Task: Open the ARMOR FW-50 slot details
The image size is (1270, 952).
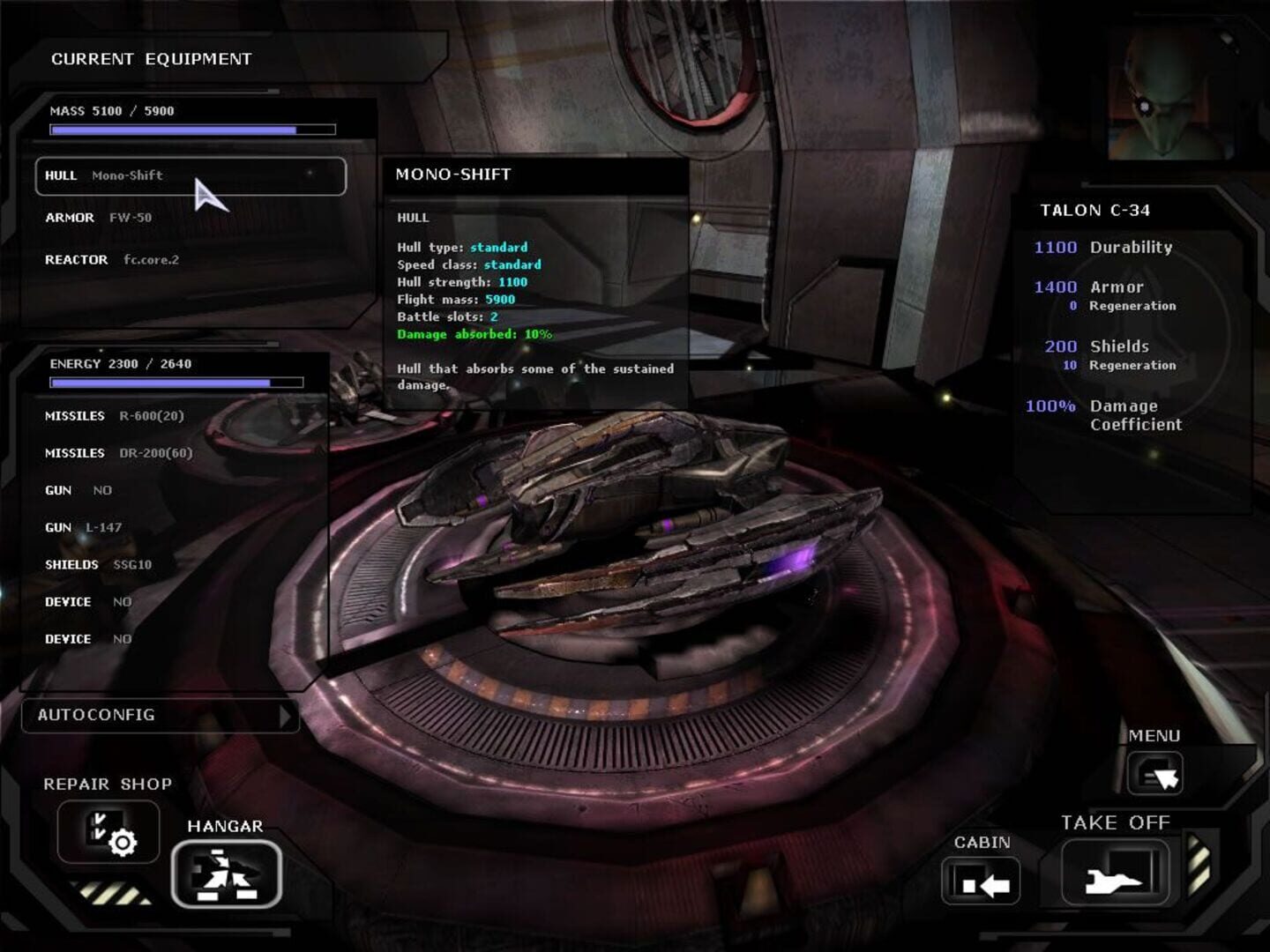Action: click(x=97, y=218)
